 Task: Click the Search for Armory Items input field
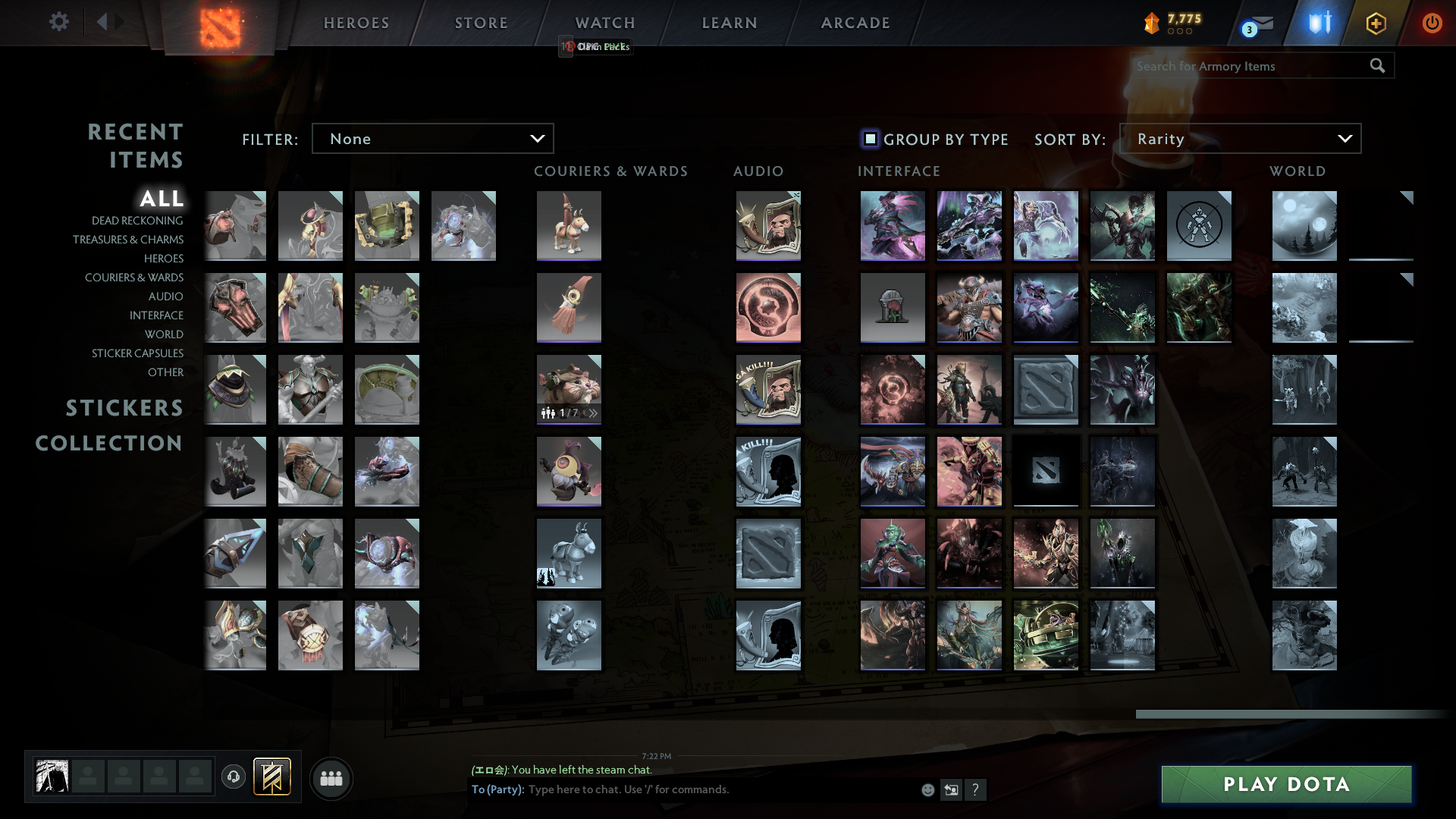[x=1244, y=66]
